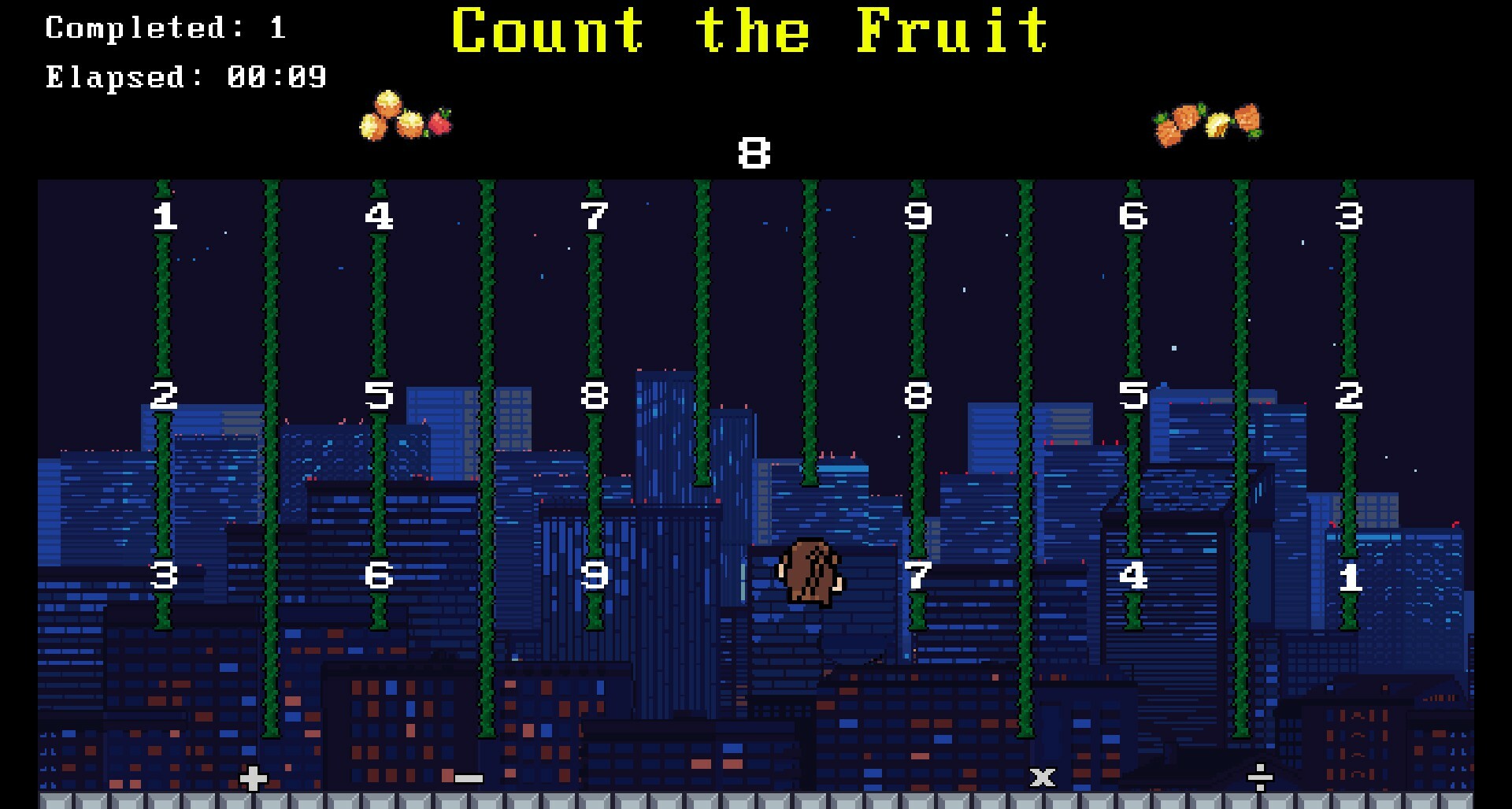Toggle the vine numbered 7 in the bottom row
The width and height of the screenshot is (1512, 809).
pos(919,577)
